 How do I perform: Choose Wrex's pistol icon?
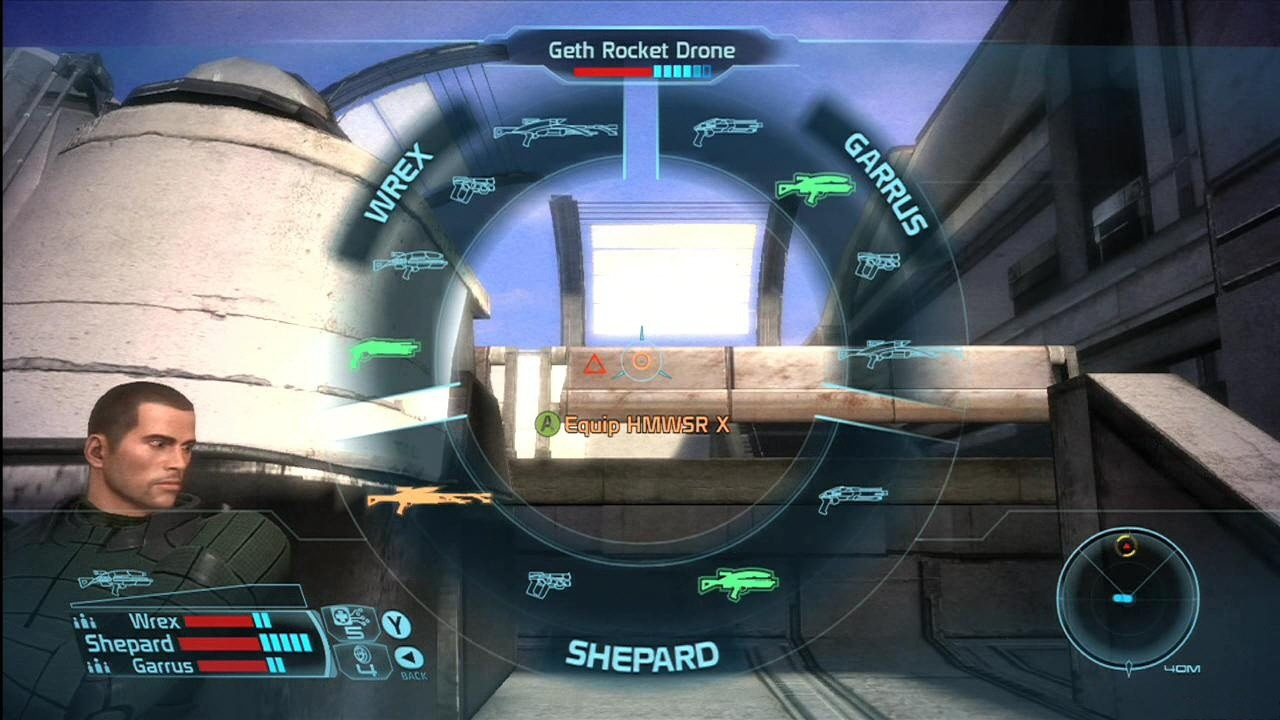(x=473, y=187)
